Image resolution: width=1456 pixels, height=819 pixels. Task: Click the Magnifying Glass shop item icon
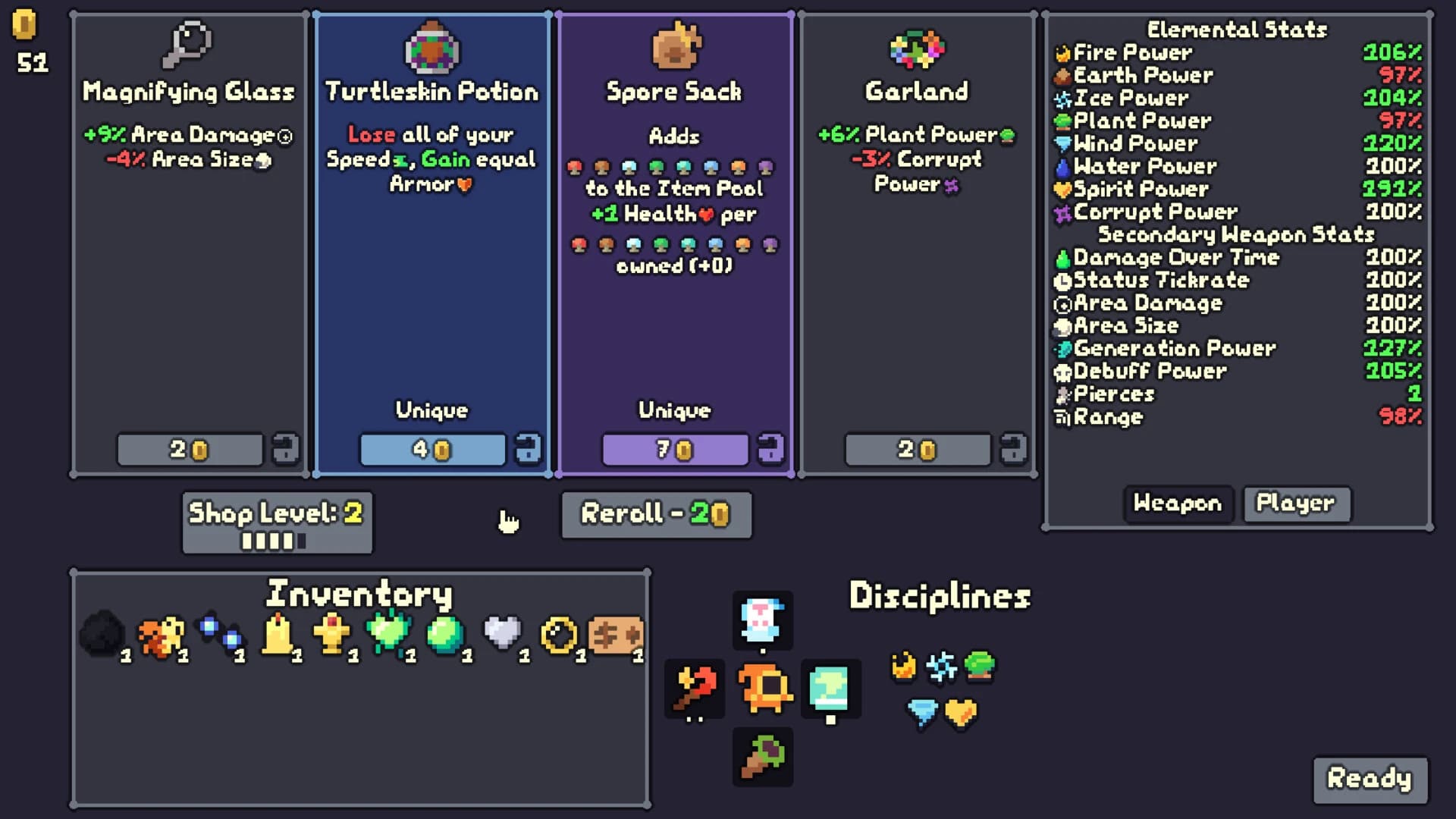point(189,43)
